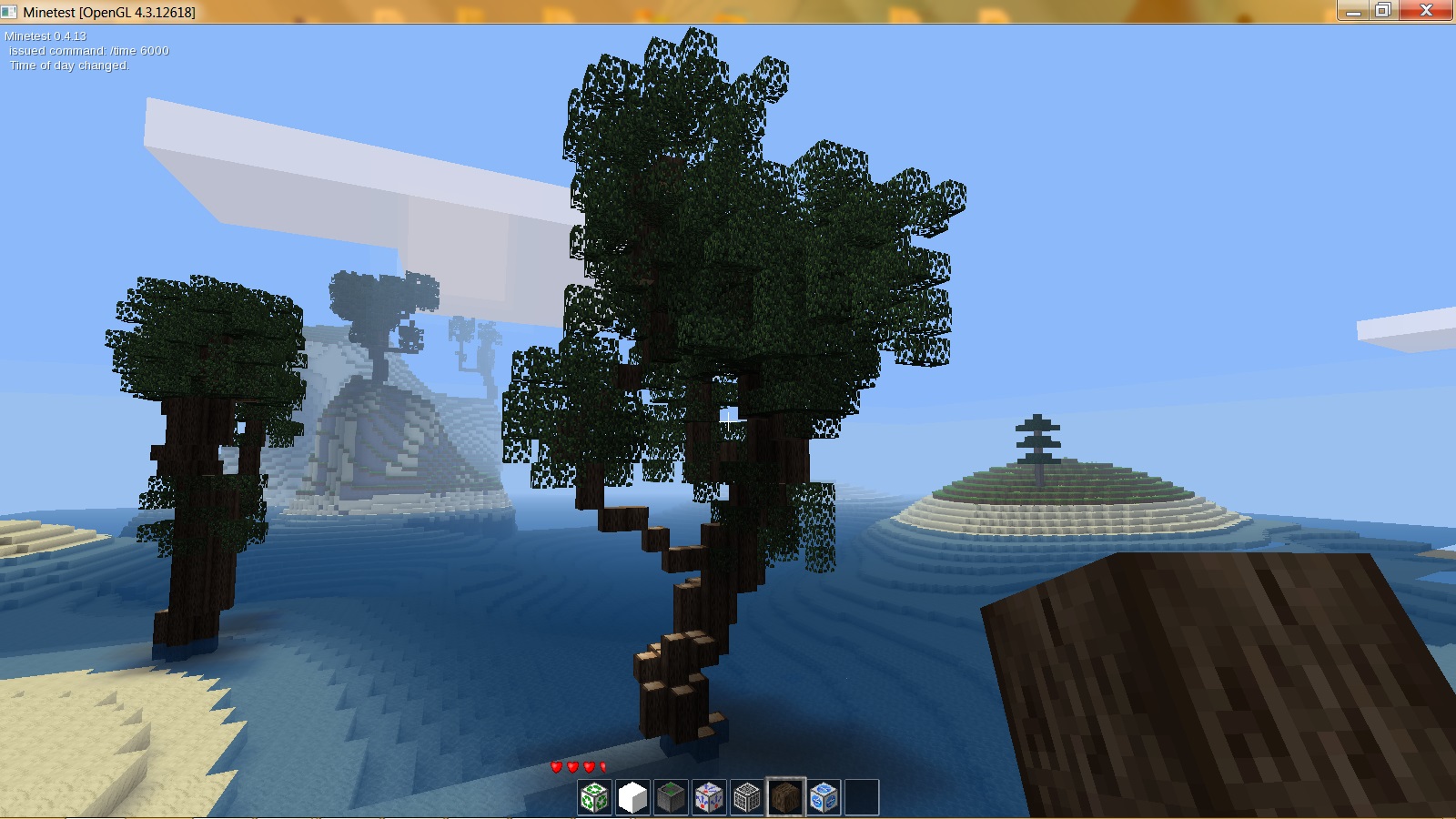The width and height of the screenshot is (1456, 819).
Task: Select the white block with red-blue arrow markings
Action: click(x=711, y=794)
